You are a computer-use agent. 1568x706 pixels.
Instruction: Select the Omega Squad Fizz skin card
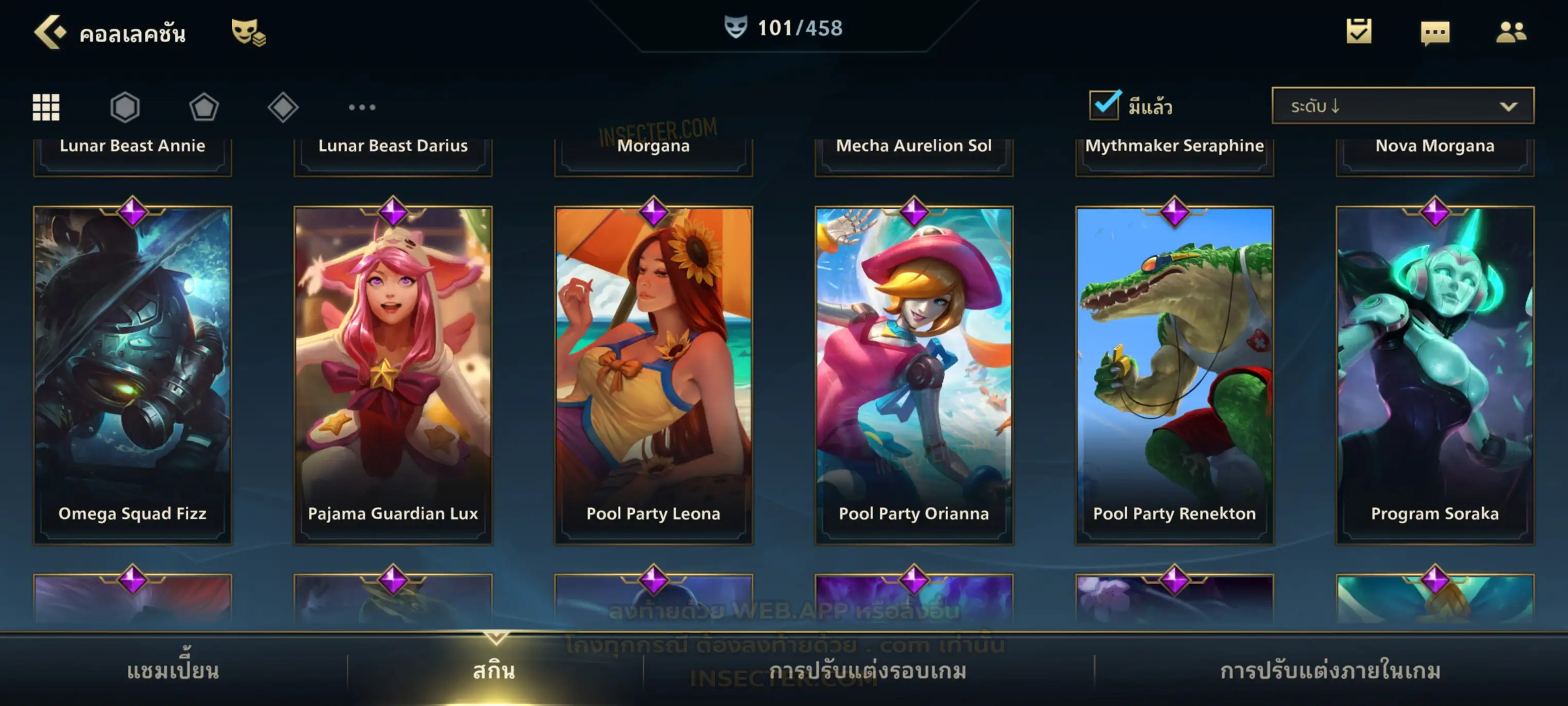tap(133, 375)
